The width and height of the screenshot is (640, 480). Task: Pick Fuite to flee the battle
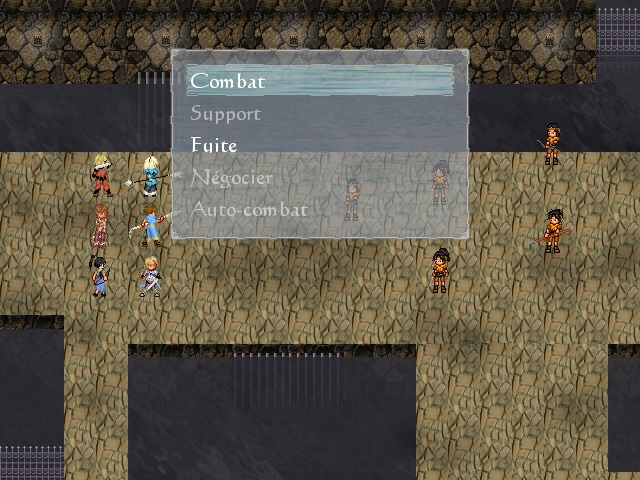(x=214, y=145)
